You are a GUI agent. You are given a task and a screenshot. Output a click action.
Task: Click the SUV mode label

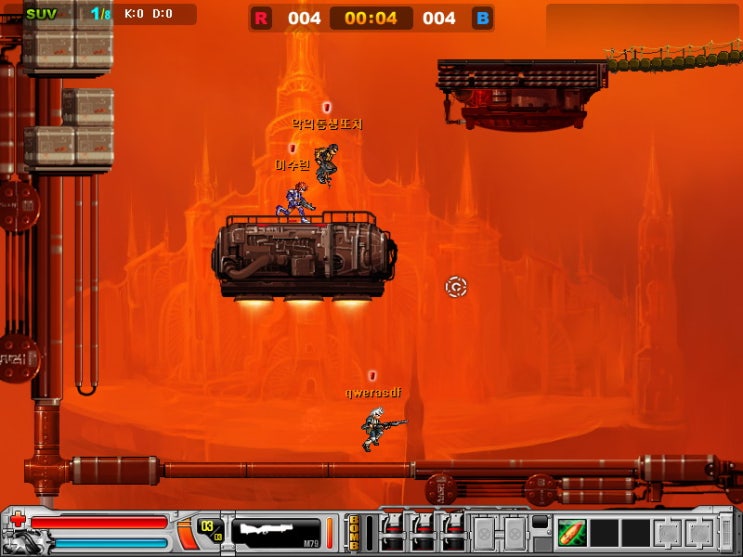(42, 14)
